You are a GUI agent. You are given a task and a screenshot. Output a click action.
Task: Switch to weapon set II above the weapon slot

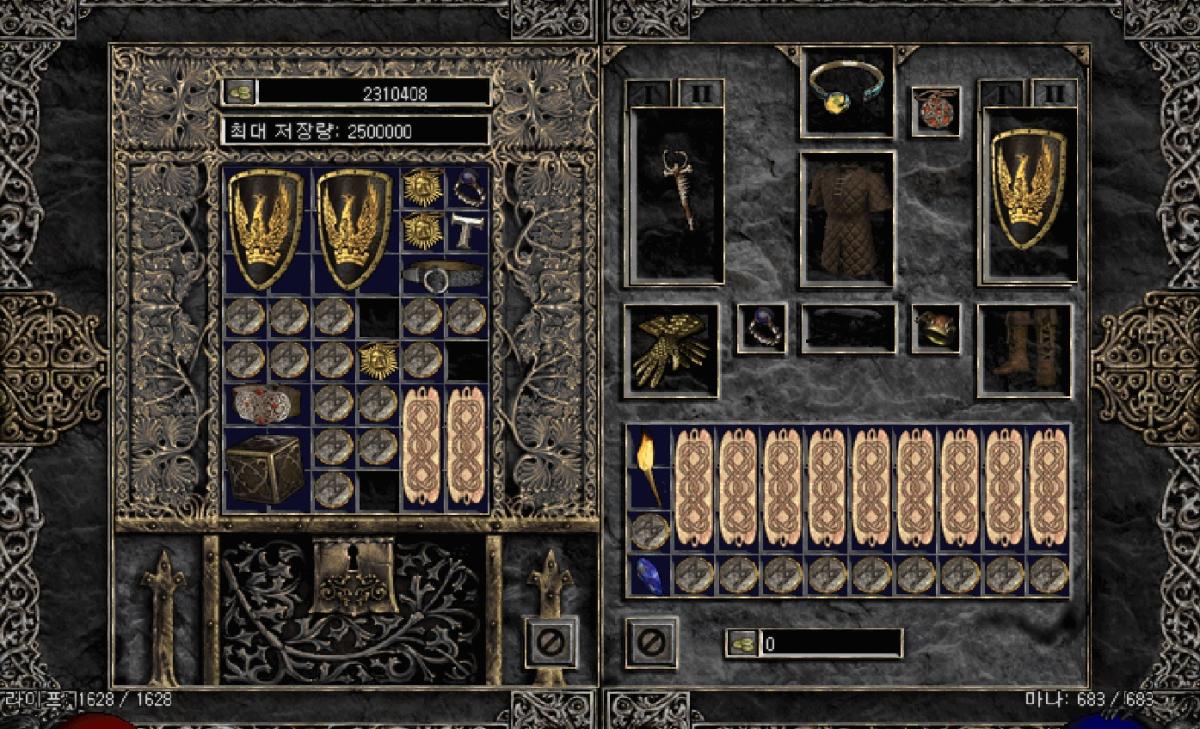click(x=701, y=93)
